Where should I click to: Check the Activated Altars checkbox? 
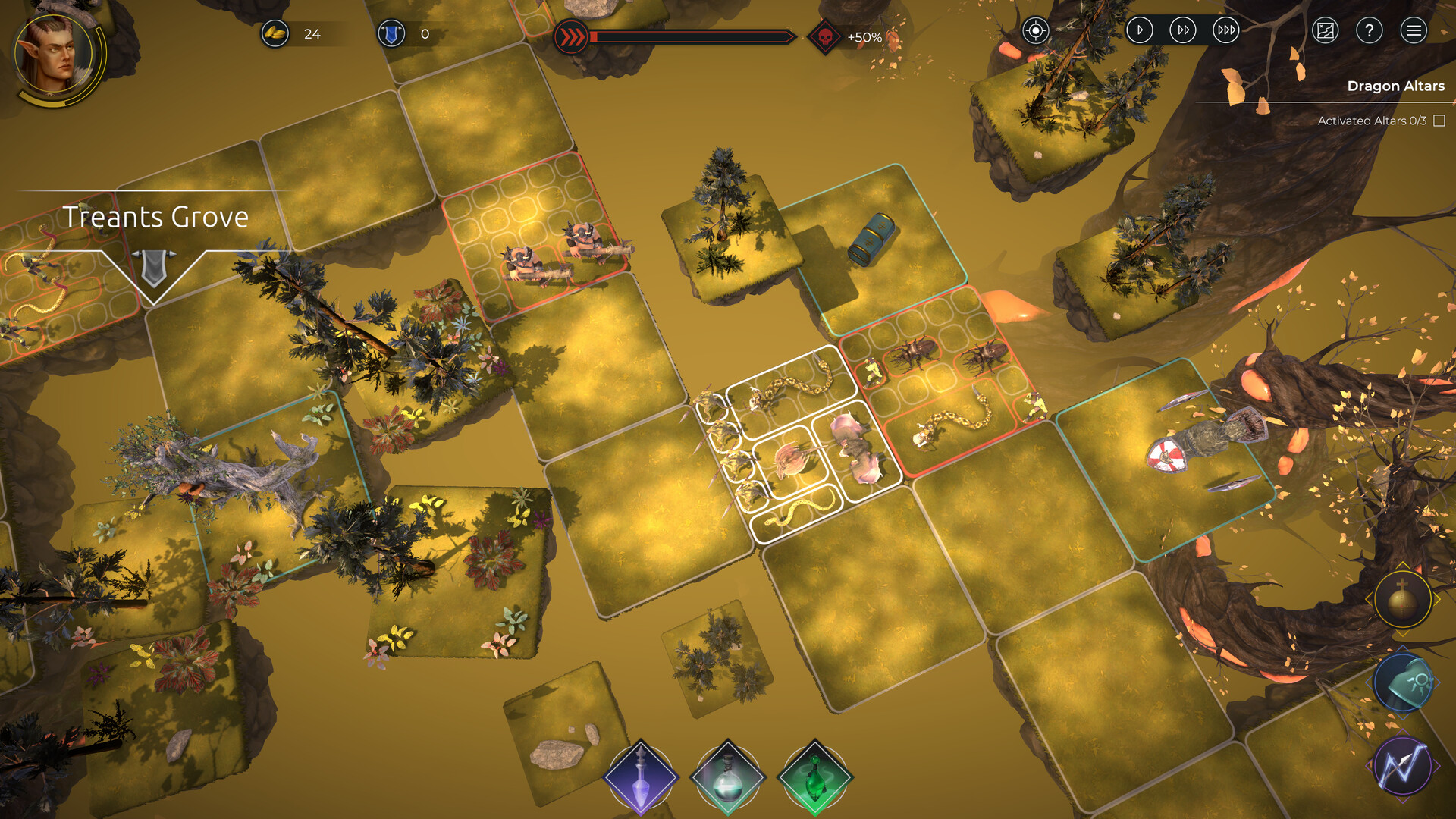click(1439, 119)
